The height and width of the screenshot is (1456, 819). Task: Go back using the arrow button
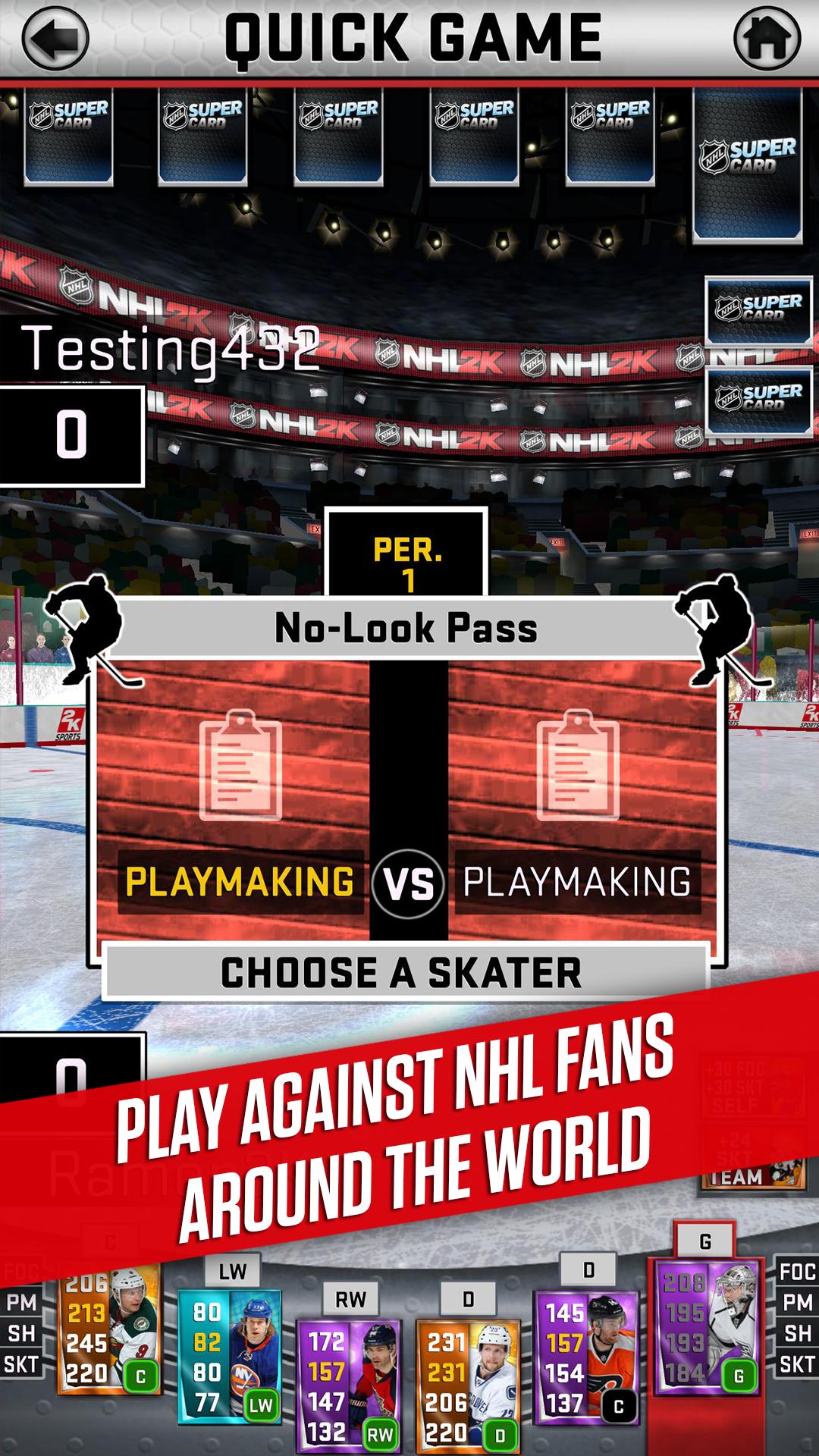point(55,38)
